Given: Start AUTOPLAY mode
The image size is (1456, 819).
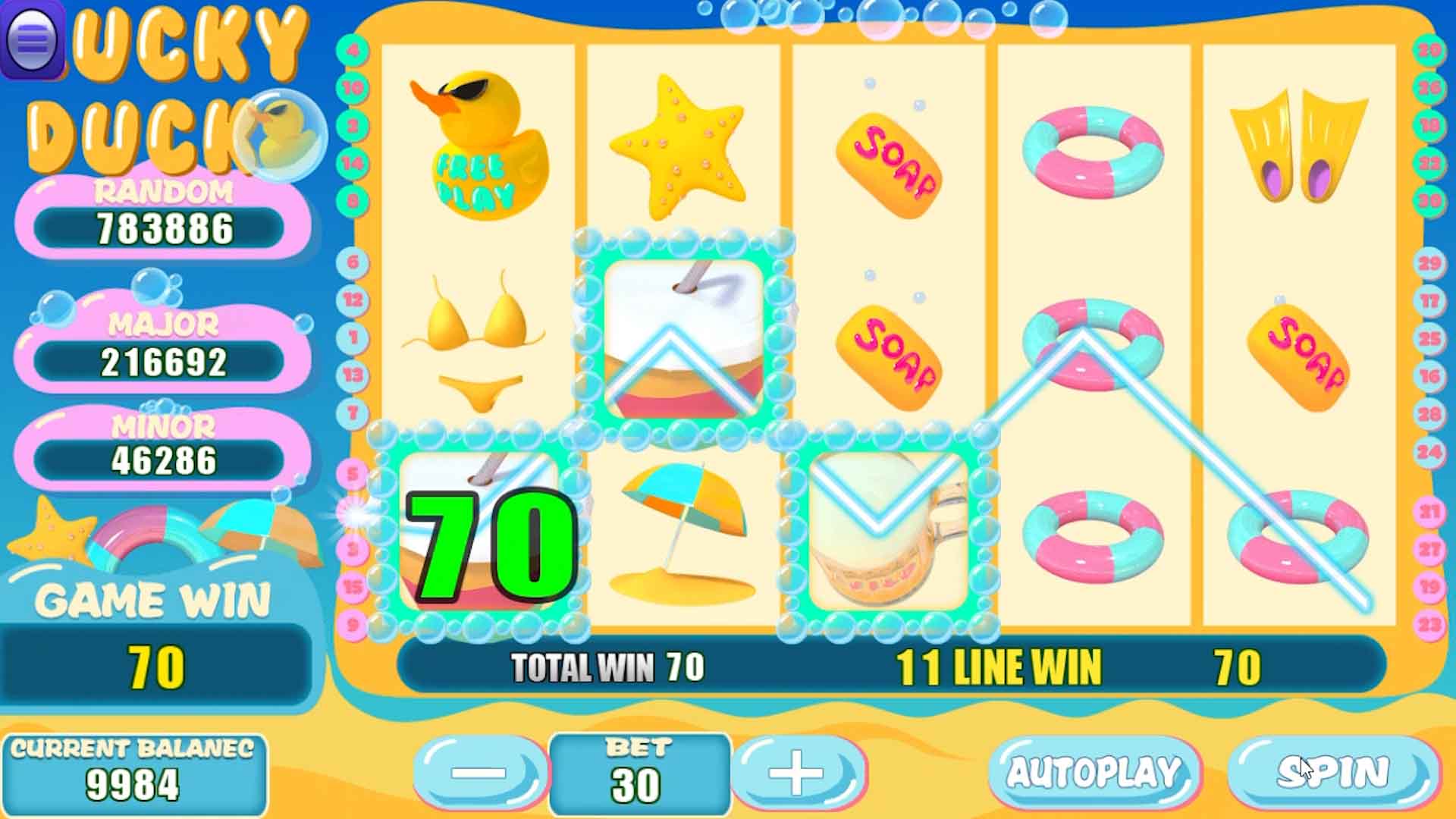Looking at the screenshot, I should (1094, 773).
